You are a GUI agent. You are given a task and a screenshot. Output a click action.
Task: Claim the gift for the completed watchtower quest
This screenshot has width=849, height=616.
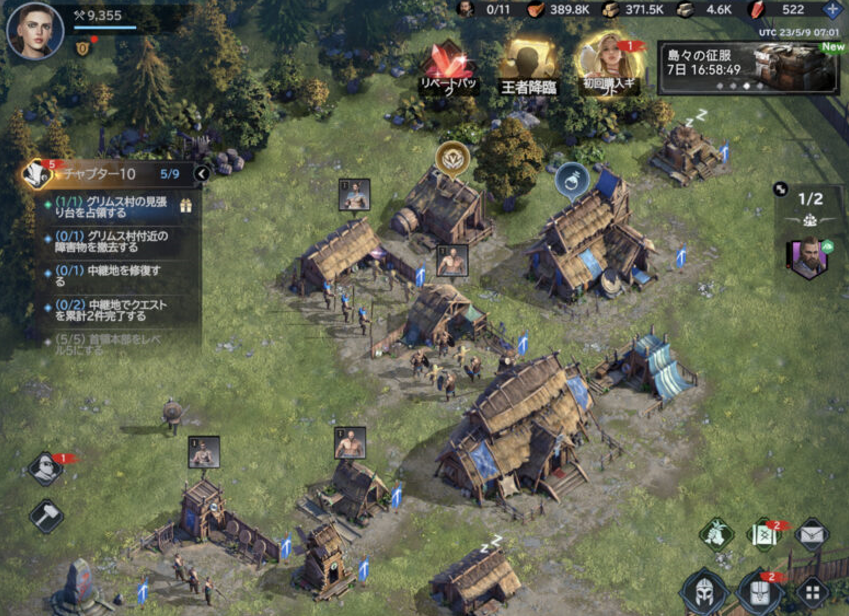[x=185, y=207]
